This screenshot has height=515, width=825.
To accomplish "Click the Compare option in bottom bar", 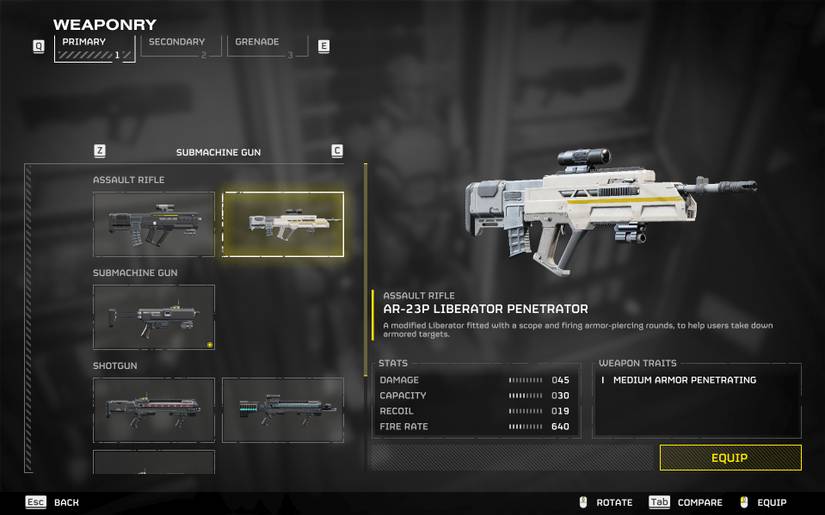I will (x=686, y=502).
